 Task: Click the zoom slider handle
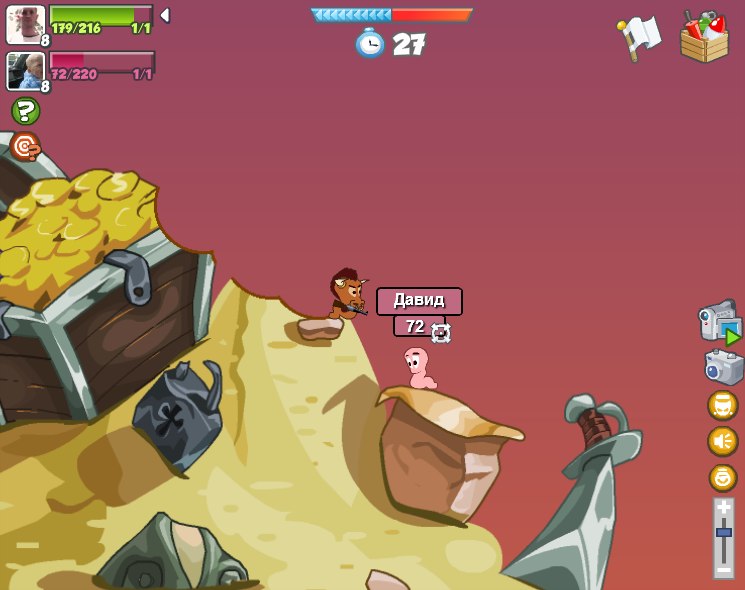[x=723, y=532]
